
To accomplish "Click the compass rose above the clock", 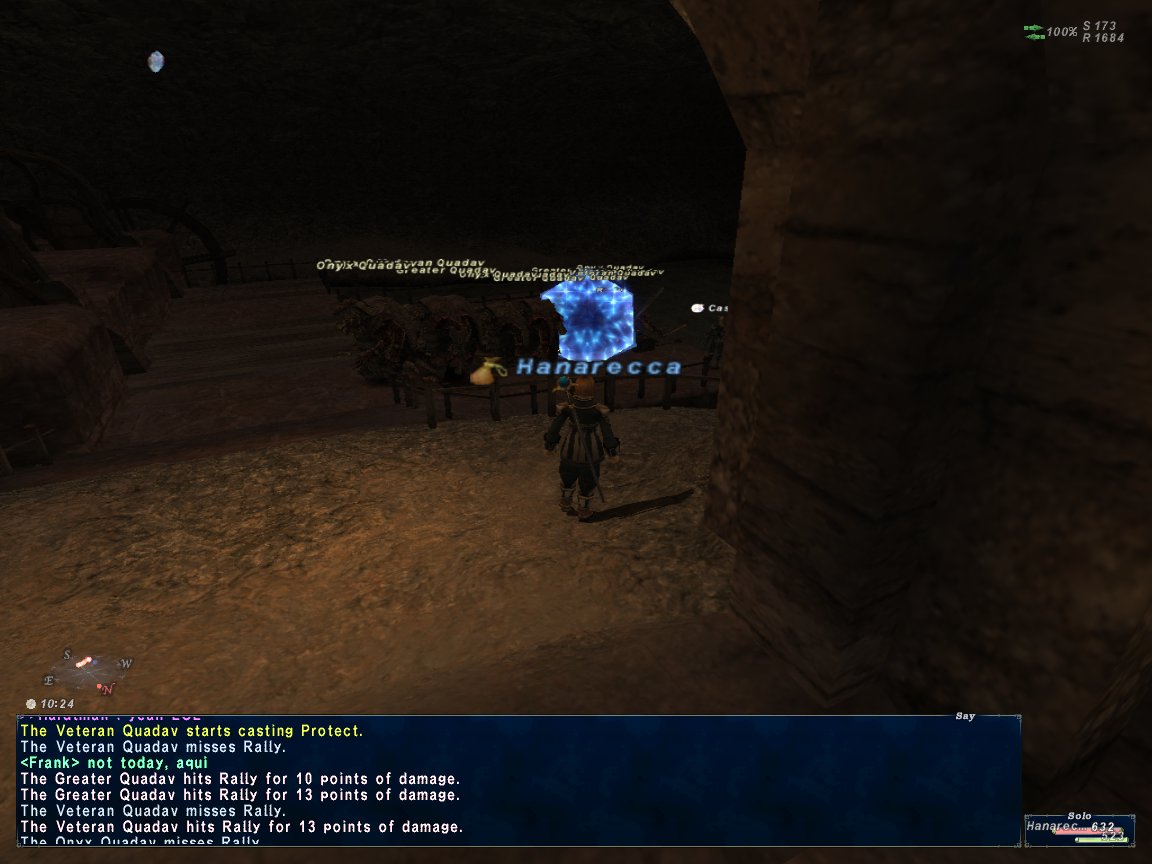I will tap(88, 672).
